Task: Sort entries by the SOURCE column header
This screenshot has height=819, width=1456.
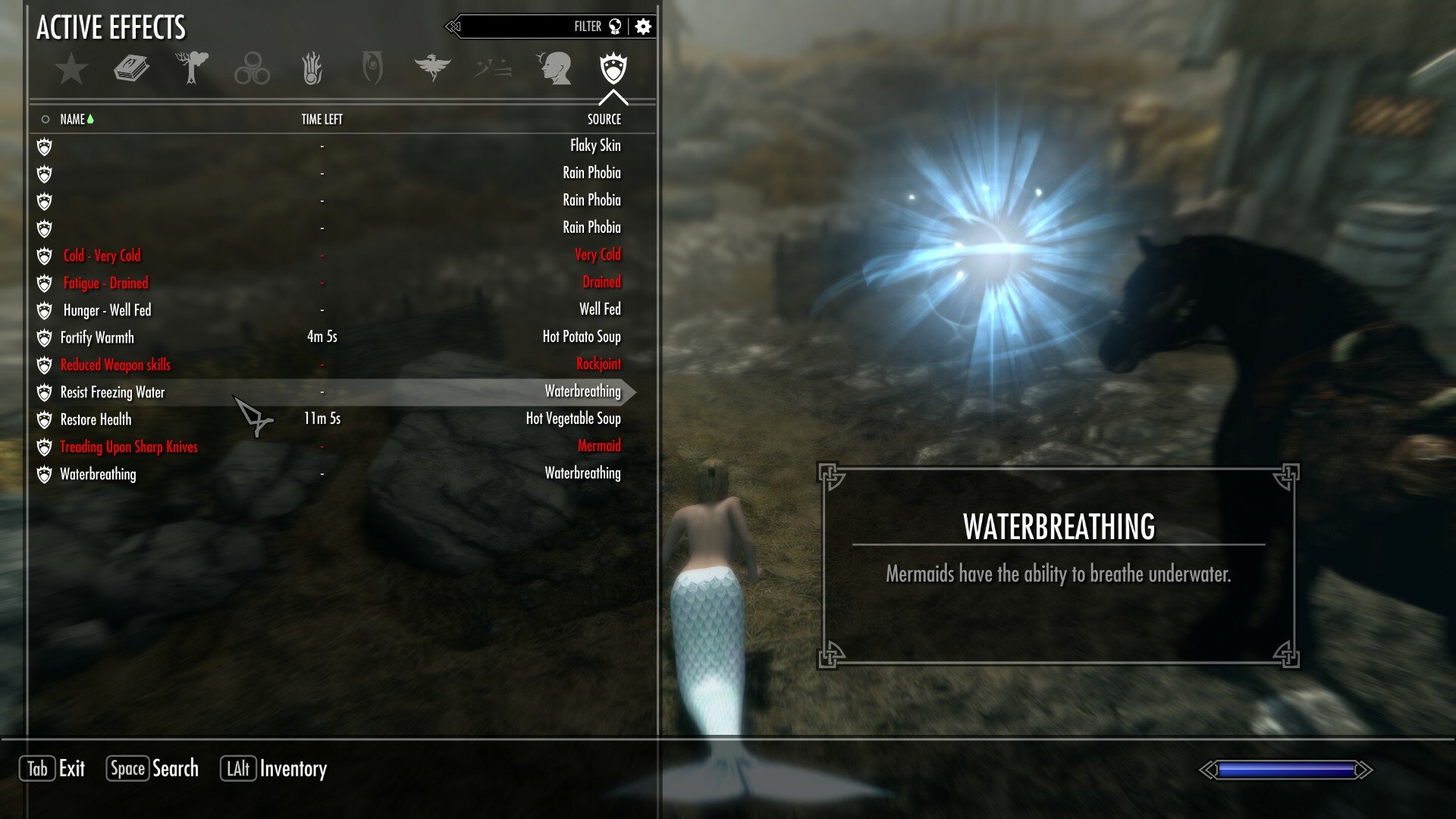Action: [604, 119]
